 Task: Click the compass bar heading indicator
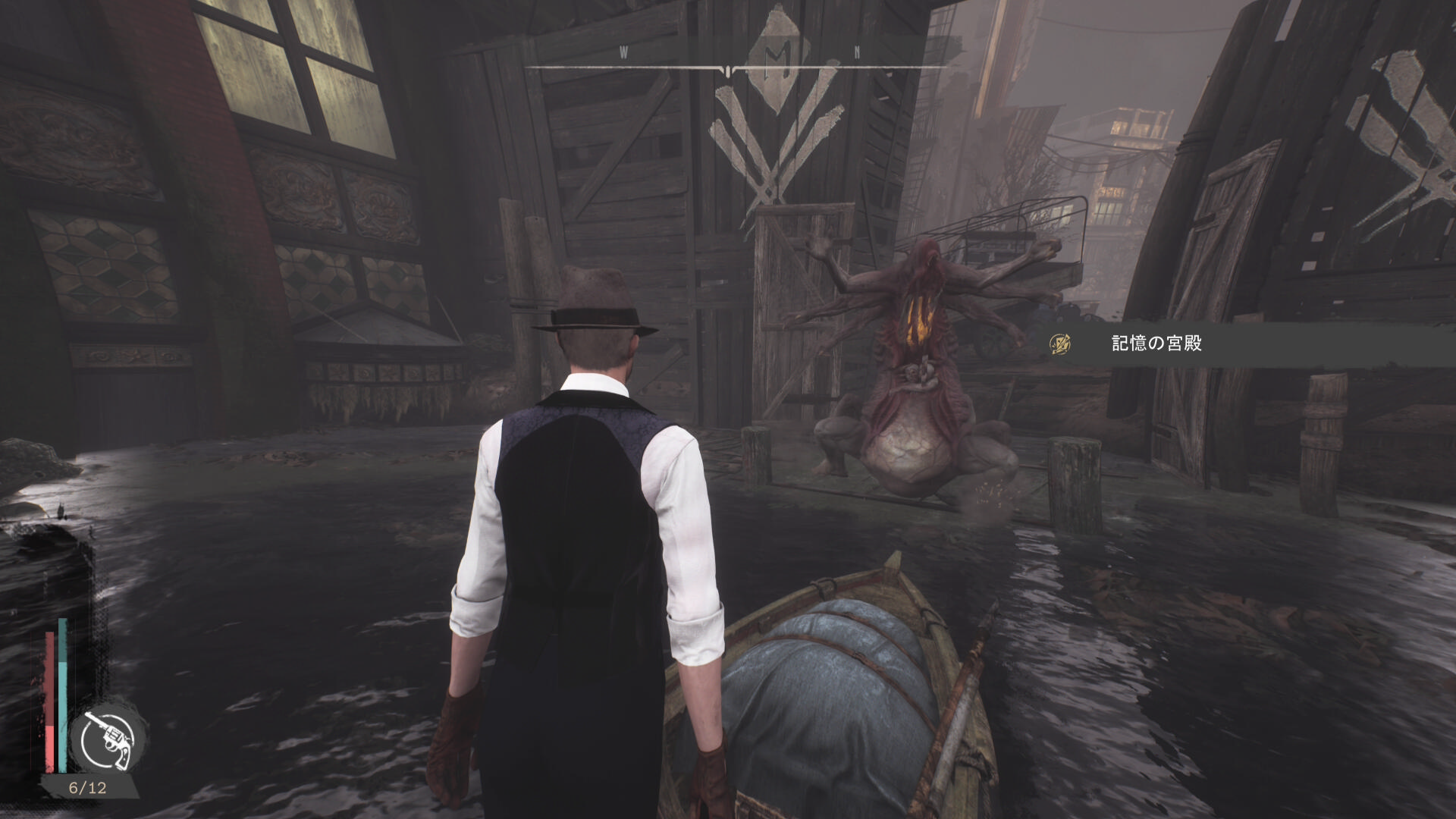(x=727, y=70)
